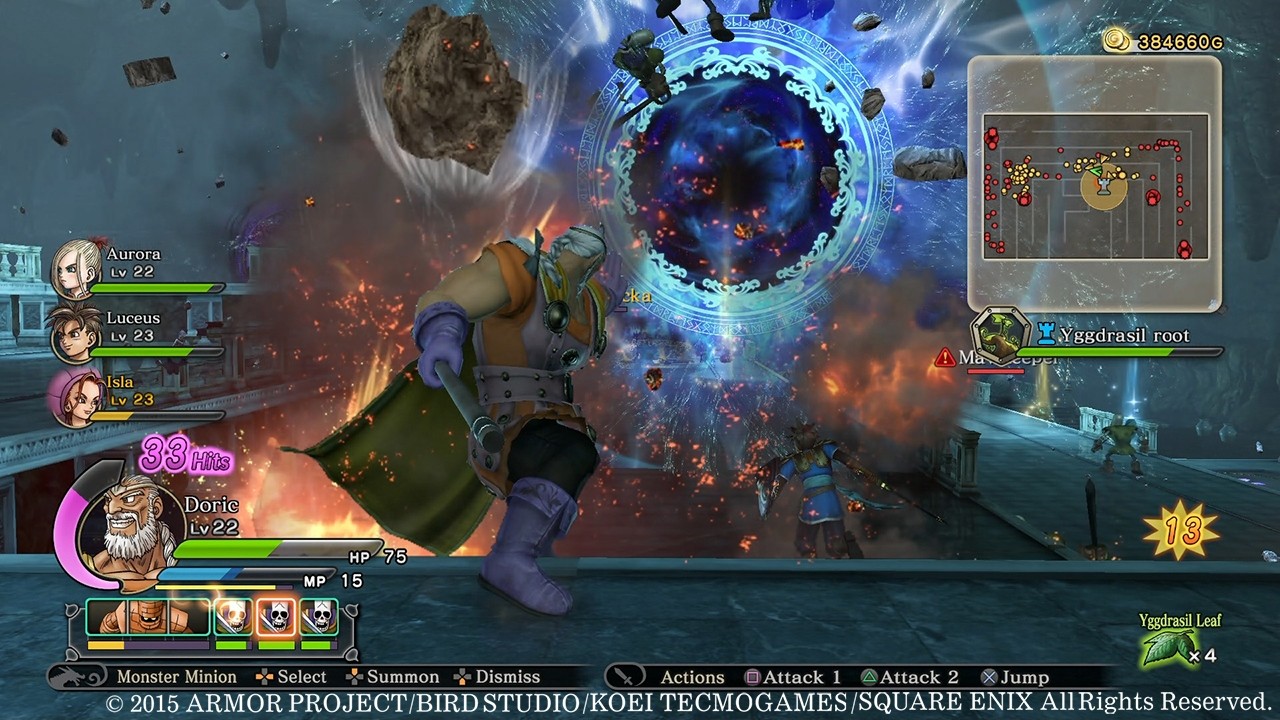
Task: Click the crossed sword Actions icon
Action: (624, 676)
